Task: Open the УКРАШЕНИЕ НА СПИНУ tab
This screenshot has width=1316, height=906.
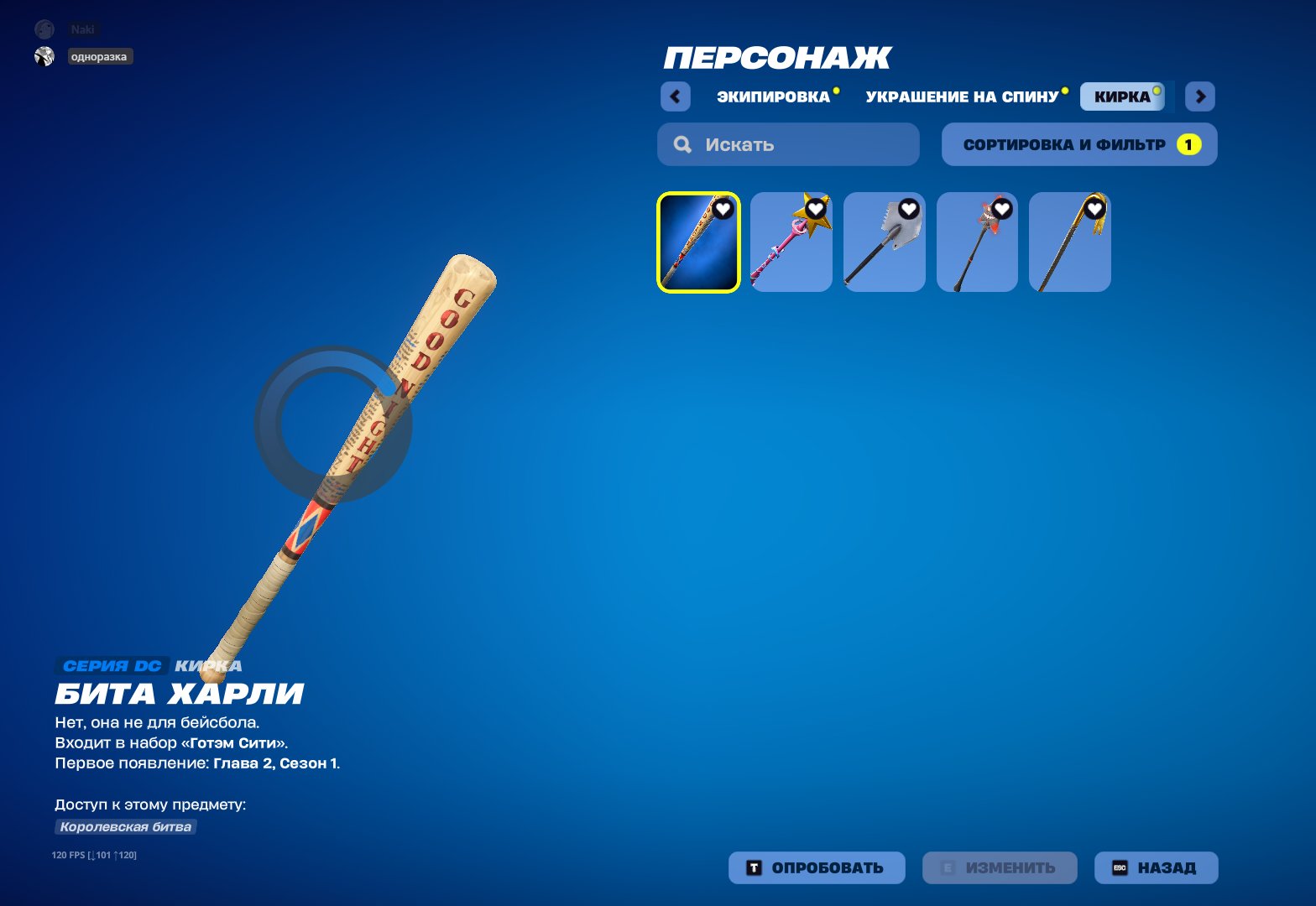Action: (962, 96)
